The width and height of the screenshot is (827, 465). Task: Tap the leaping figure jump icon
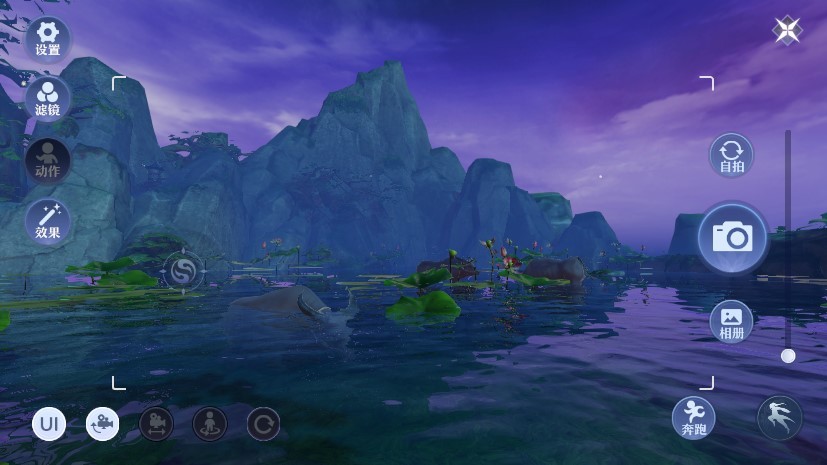tap(779, 417)
